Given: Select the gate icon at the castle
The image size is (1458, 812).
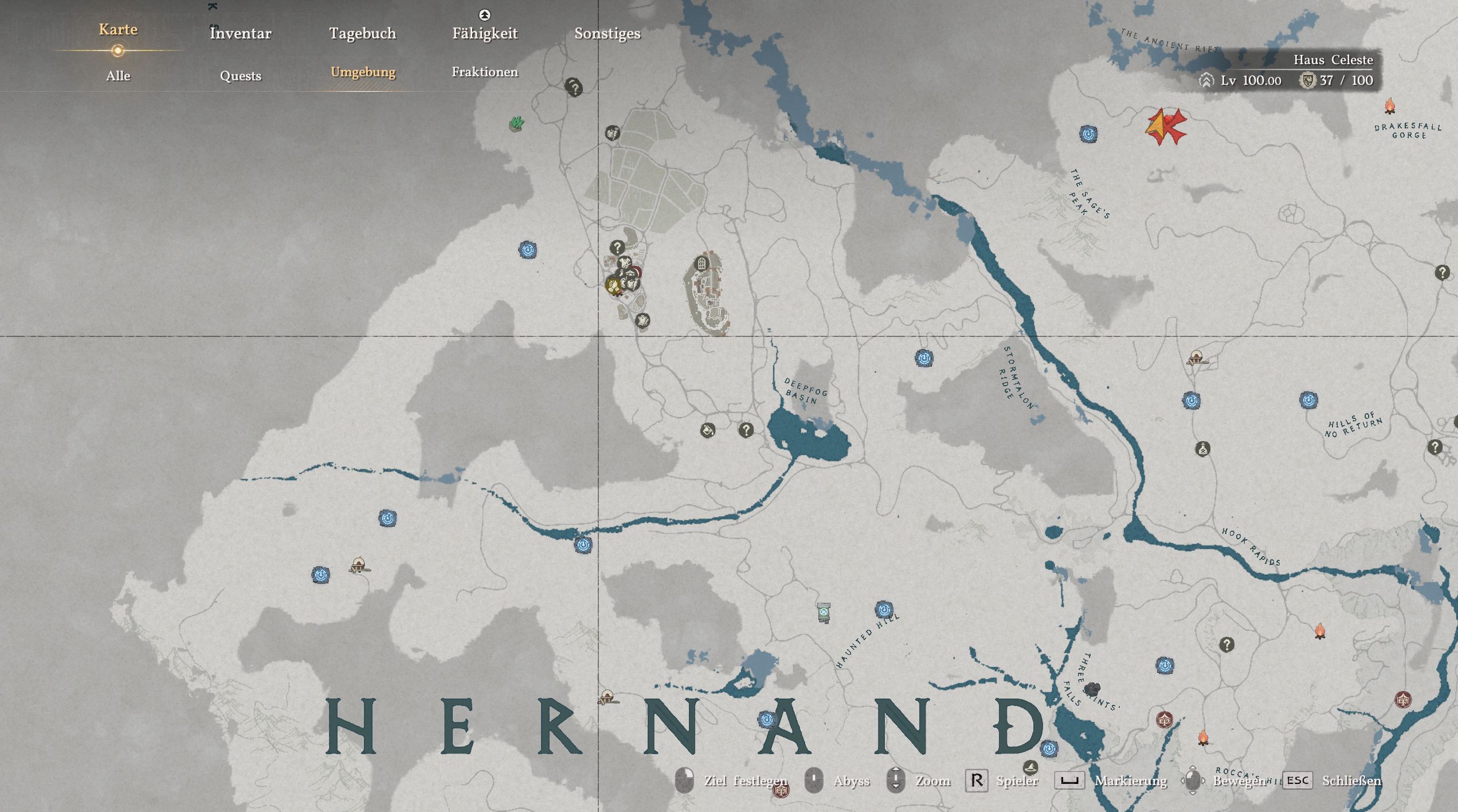Looking at the screenshot, I should [x=701, y=264].
